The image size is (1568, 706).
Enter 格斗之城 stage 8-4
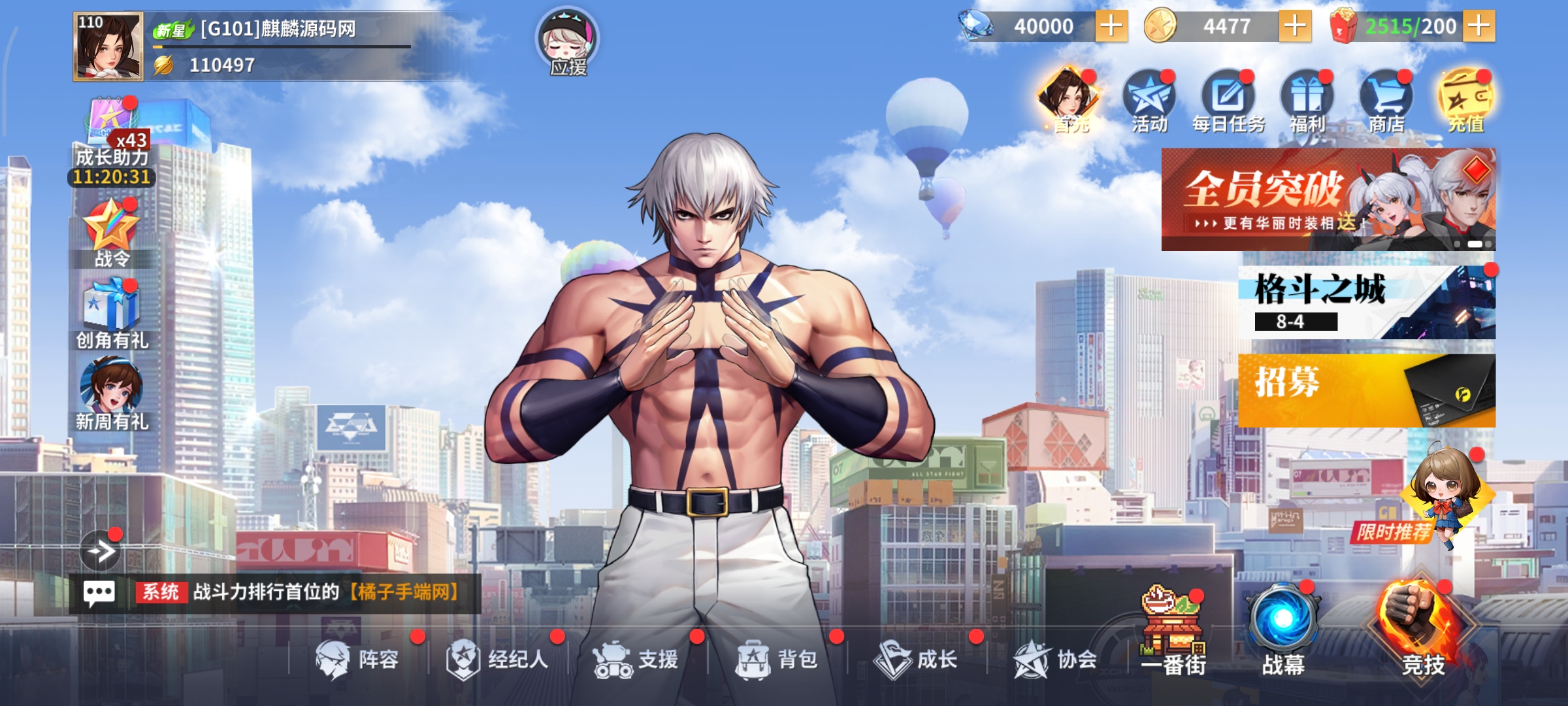click(x=1366, y=303)
